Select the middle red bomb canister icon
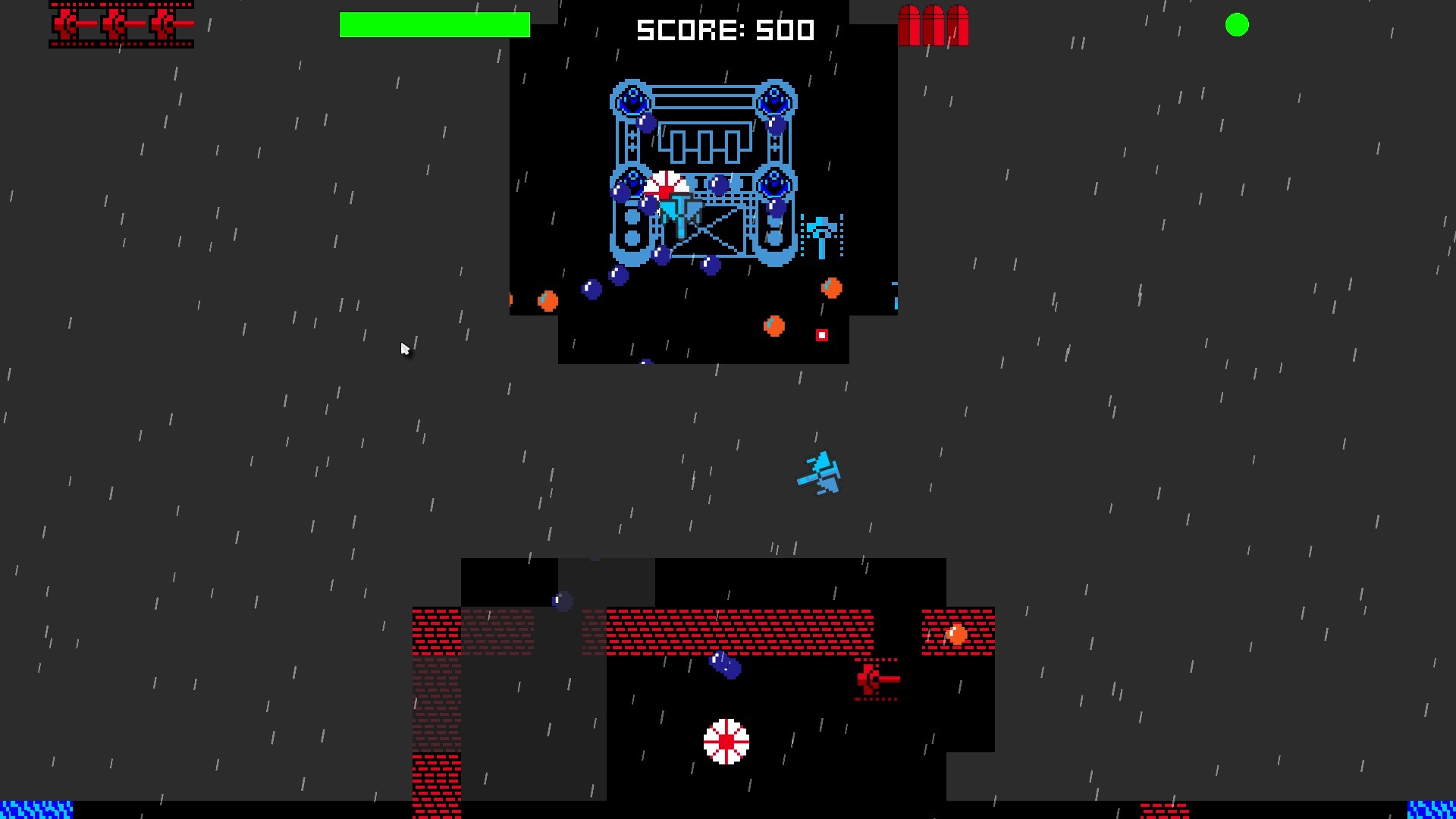Image resolution: width=1456 pixels, height=819 pixels. 933,25
